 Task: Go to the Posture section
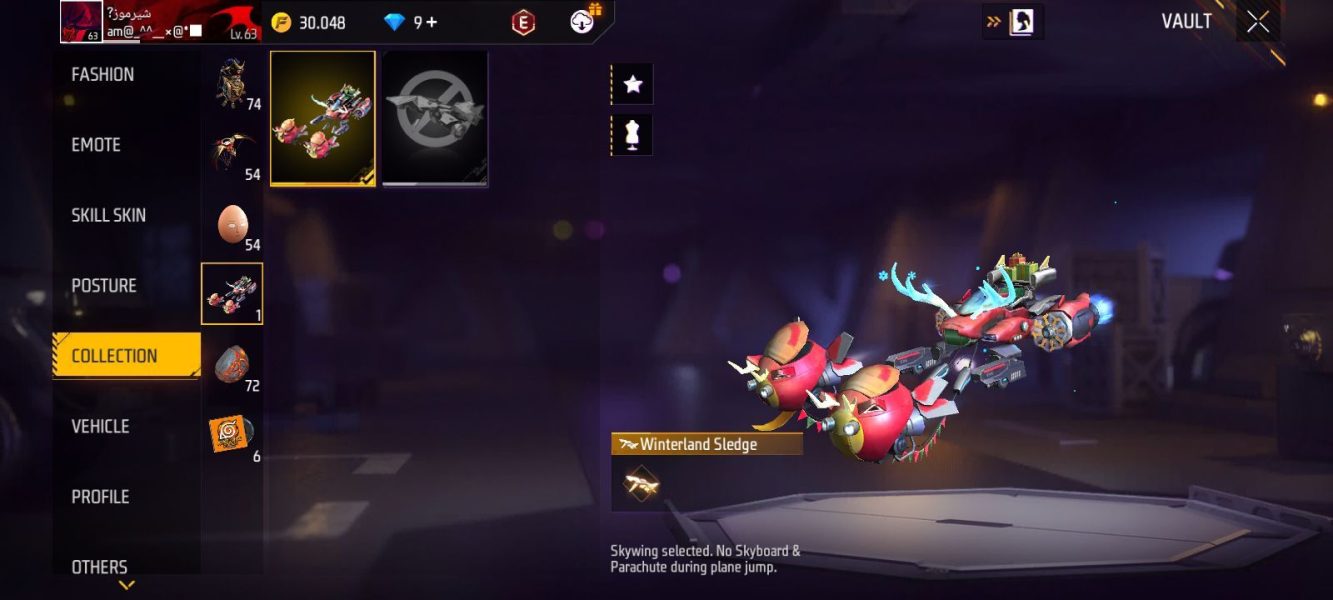[104, 286]
